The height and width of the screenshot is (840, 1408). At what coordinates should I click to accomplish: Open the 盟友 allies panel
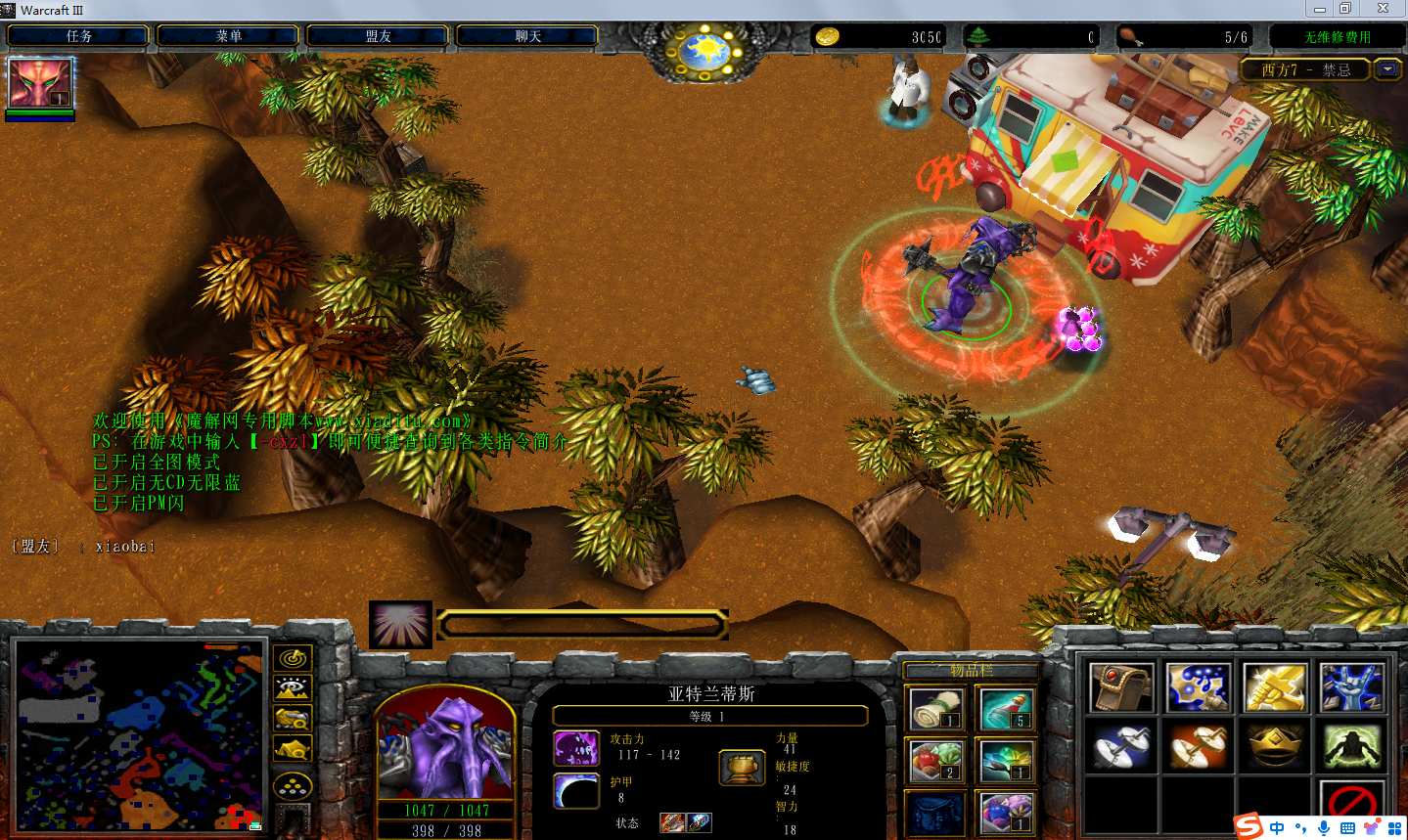coord(378,36)
